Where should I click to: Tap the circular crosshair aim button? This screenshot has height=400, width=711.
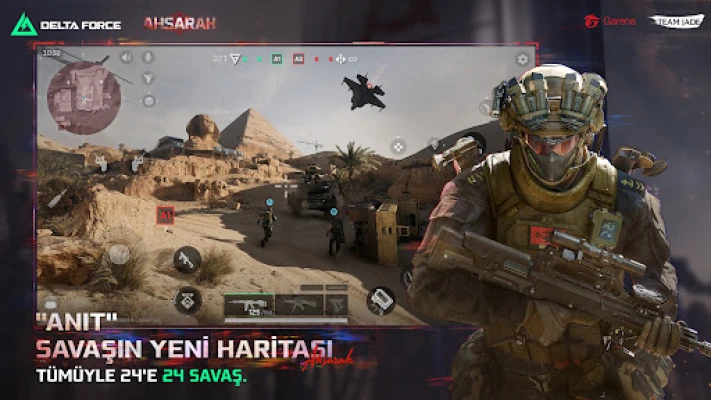coord(397,146)
